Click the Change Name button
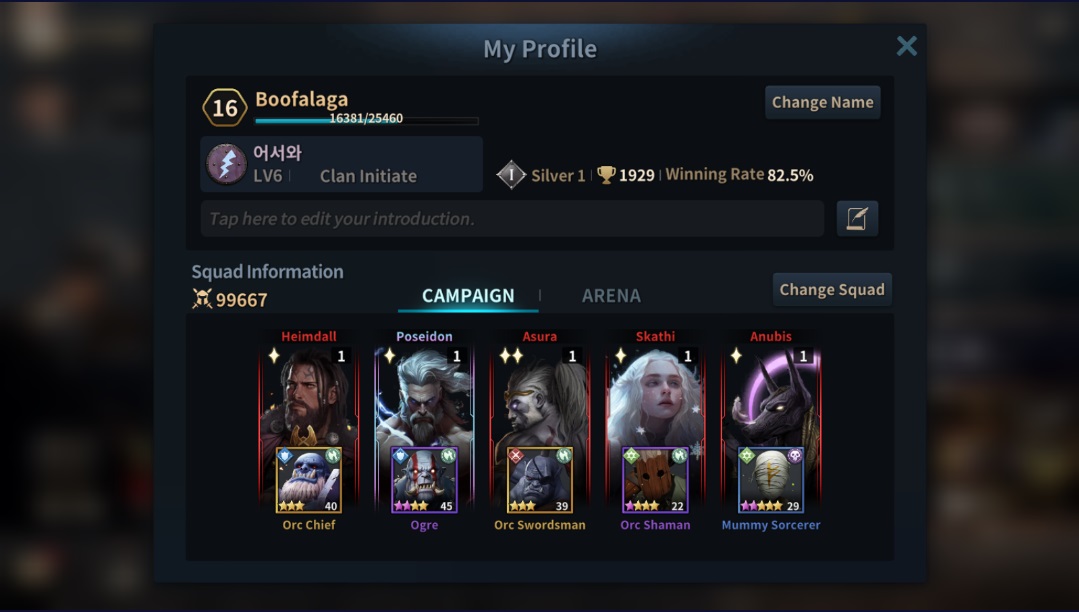The width and height of the screenshot is (1079, 612). (822, 102)
